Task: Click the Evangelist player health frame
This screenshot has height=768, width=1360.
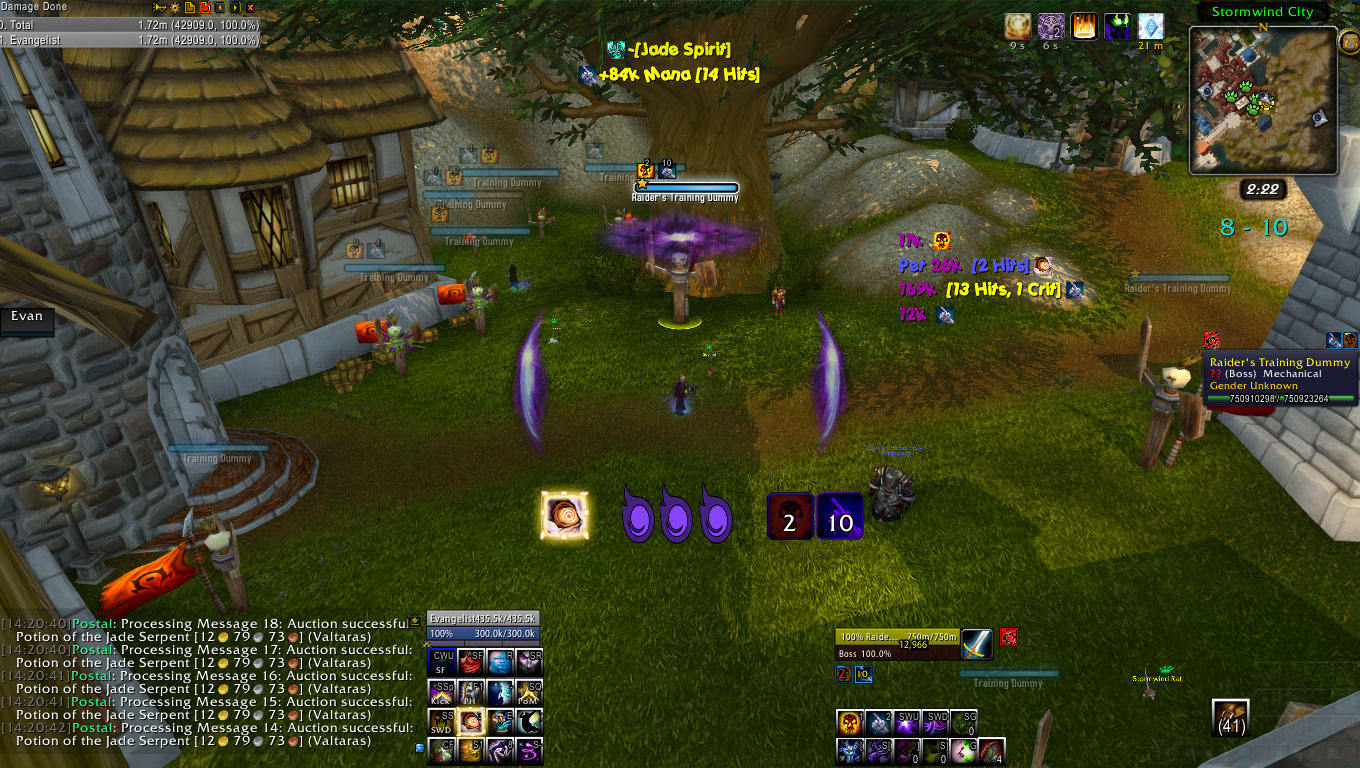Action: [483, 626]
